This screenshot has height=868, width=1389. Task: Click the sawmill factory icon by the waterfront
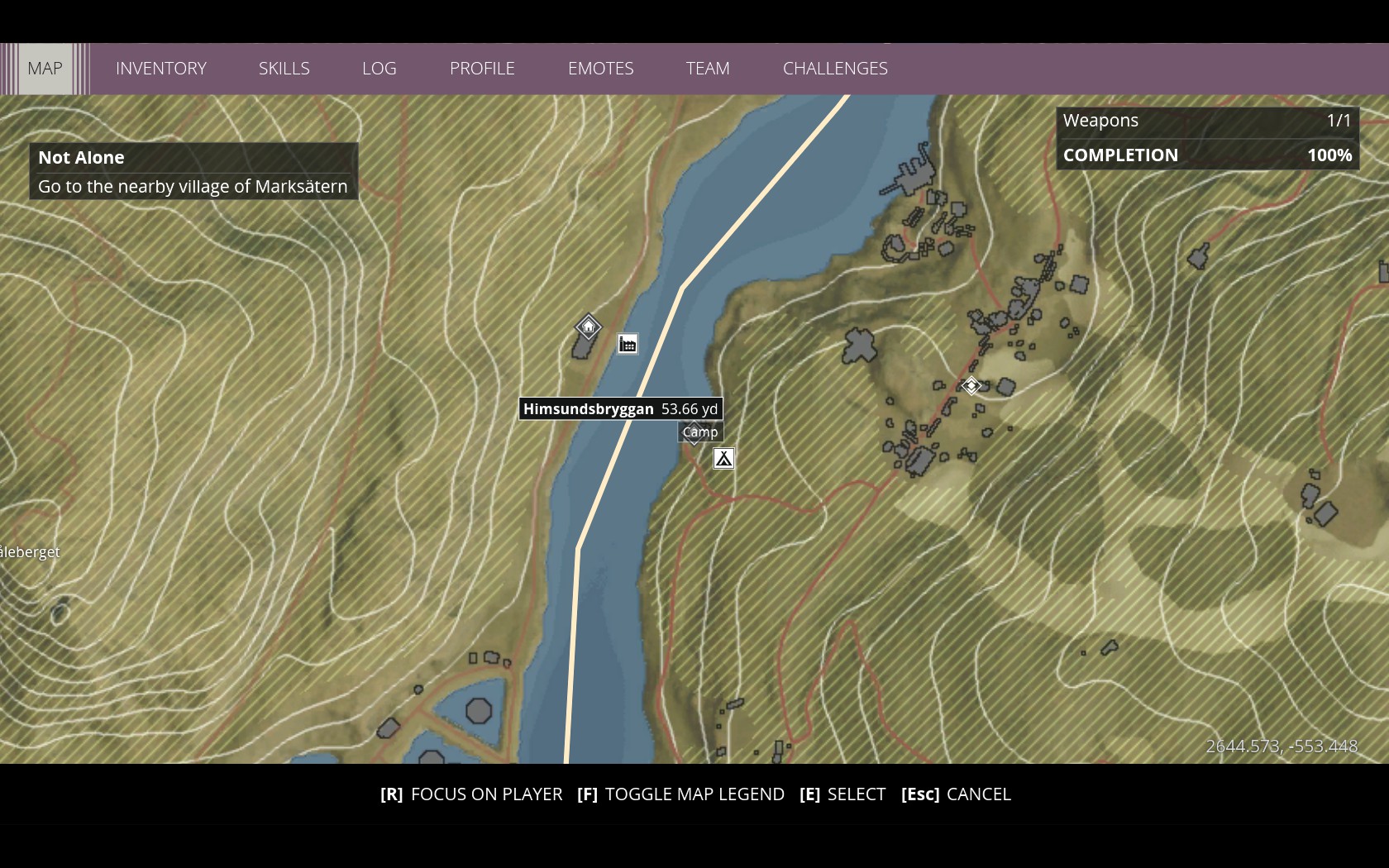(627, 344)
